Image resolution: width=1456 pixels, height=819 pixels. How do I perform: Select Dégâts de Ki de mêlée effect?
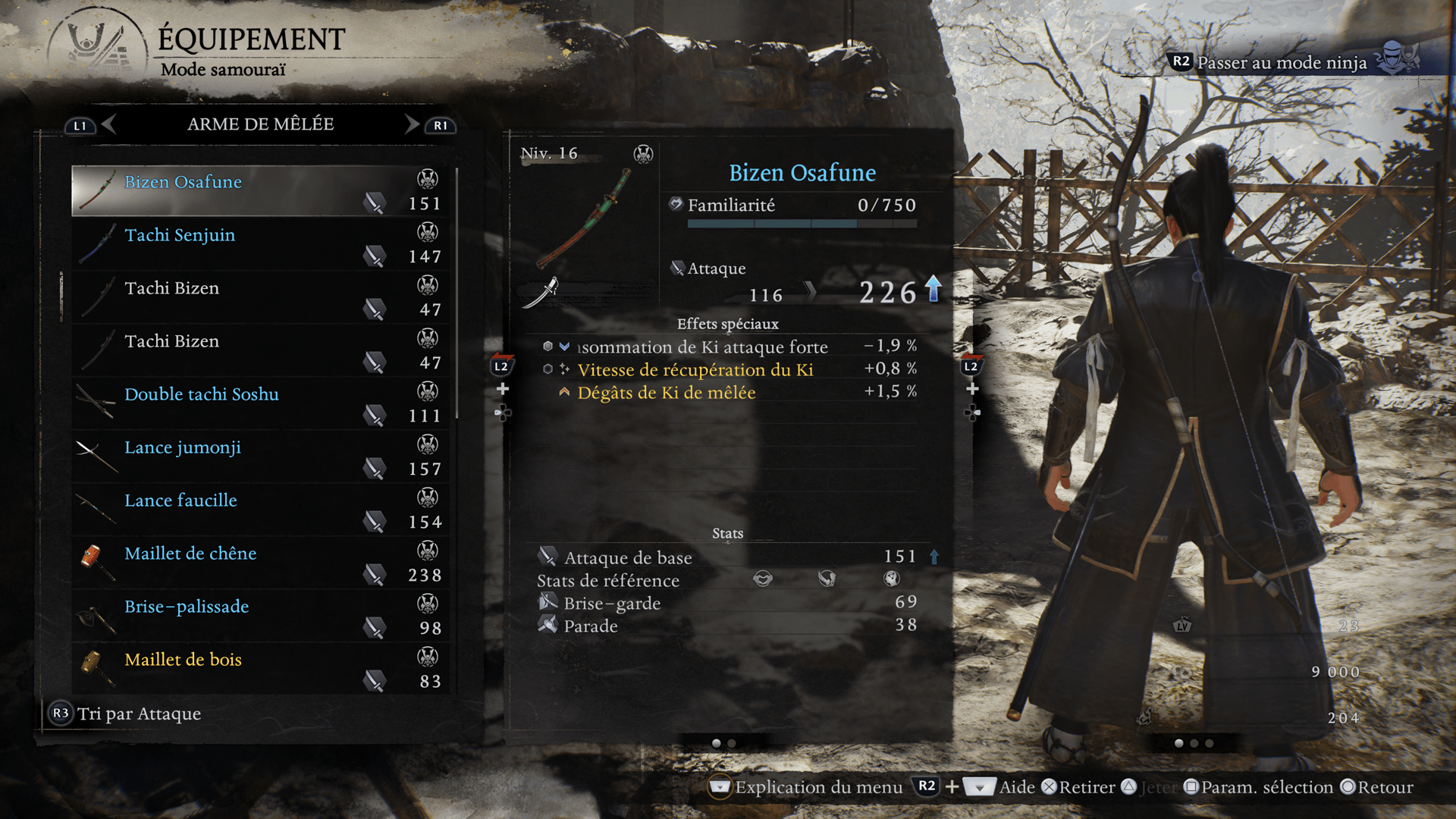point(666,393)
